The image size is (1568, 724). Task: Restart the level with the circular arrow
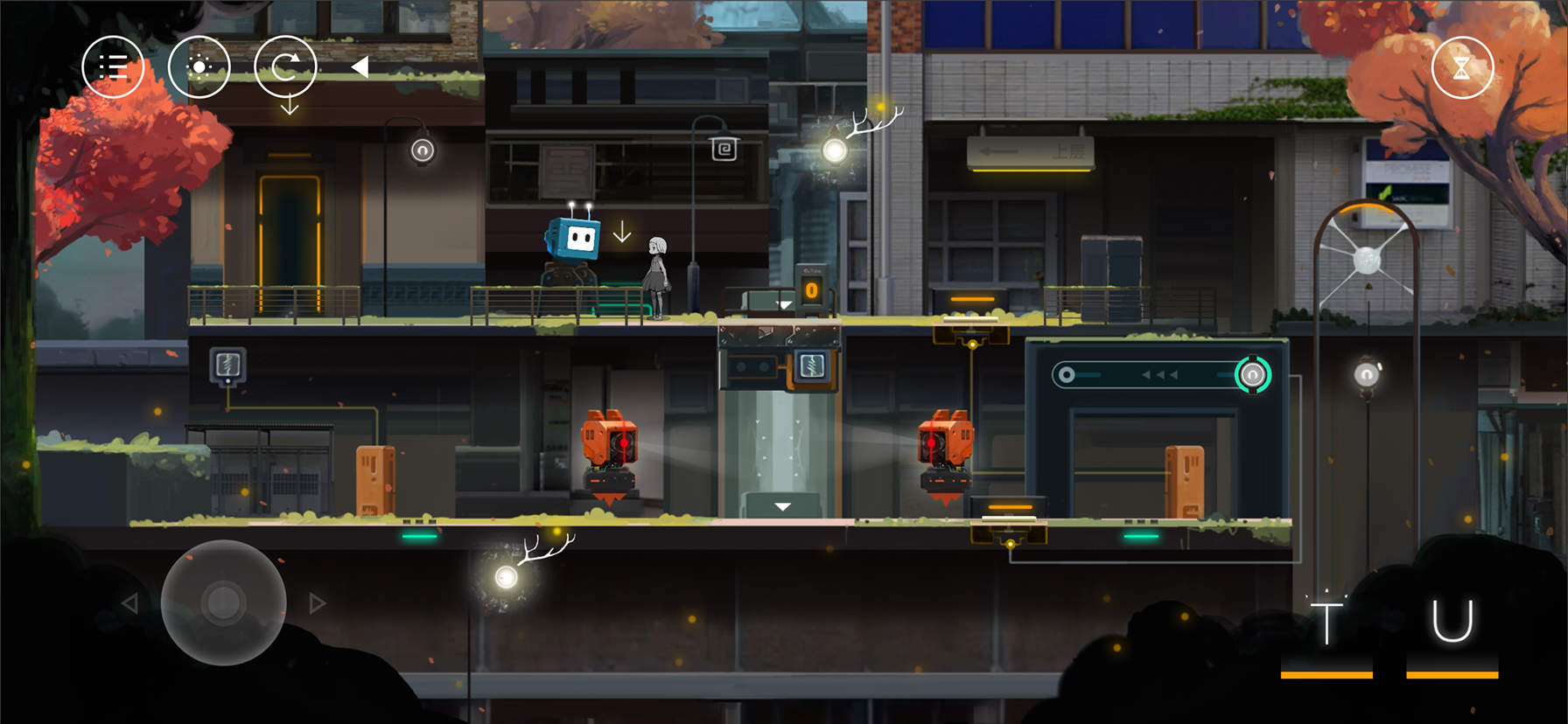285,67
